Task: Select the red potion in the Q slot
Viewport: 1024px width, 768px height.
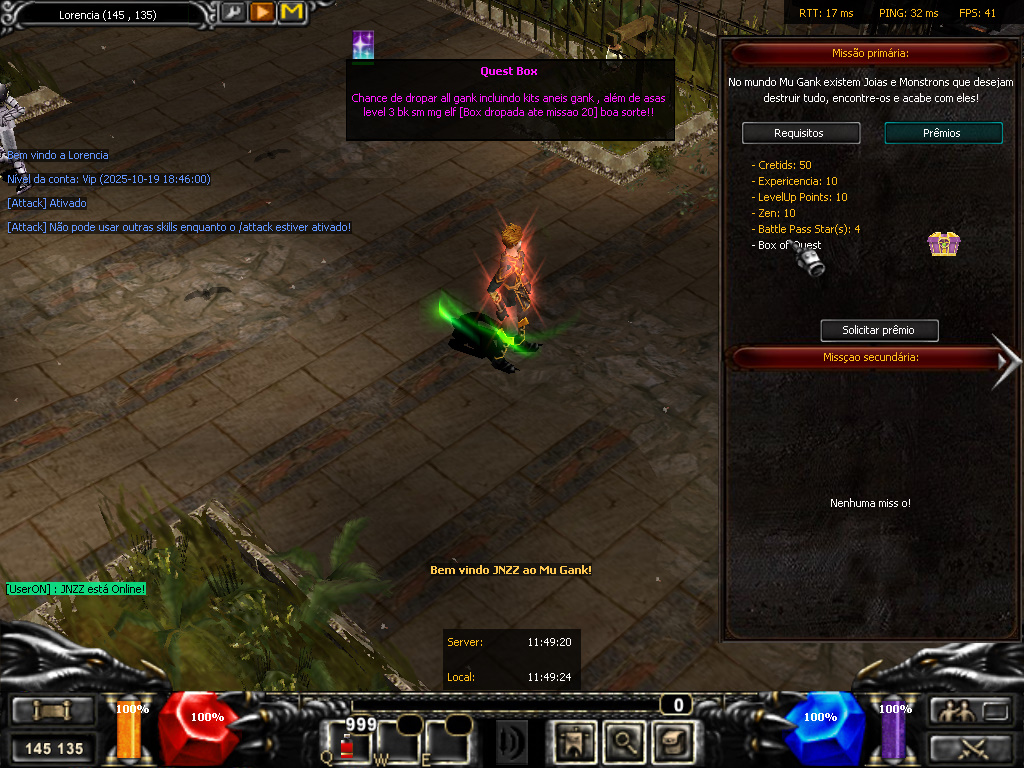Action: 347,745
